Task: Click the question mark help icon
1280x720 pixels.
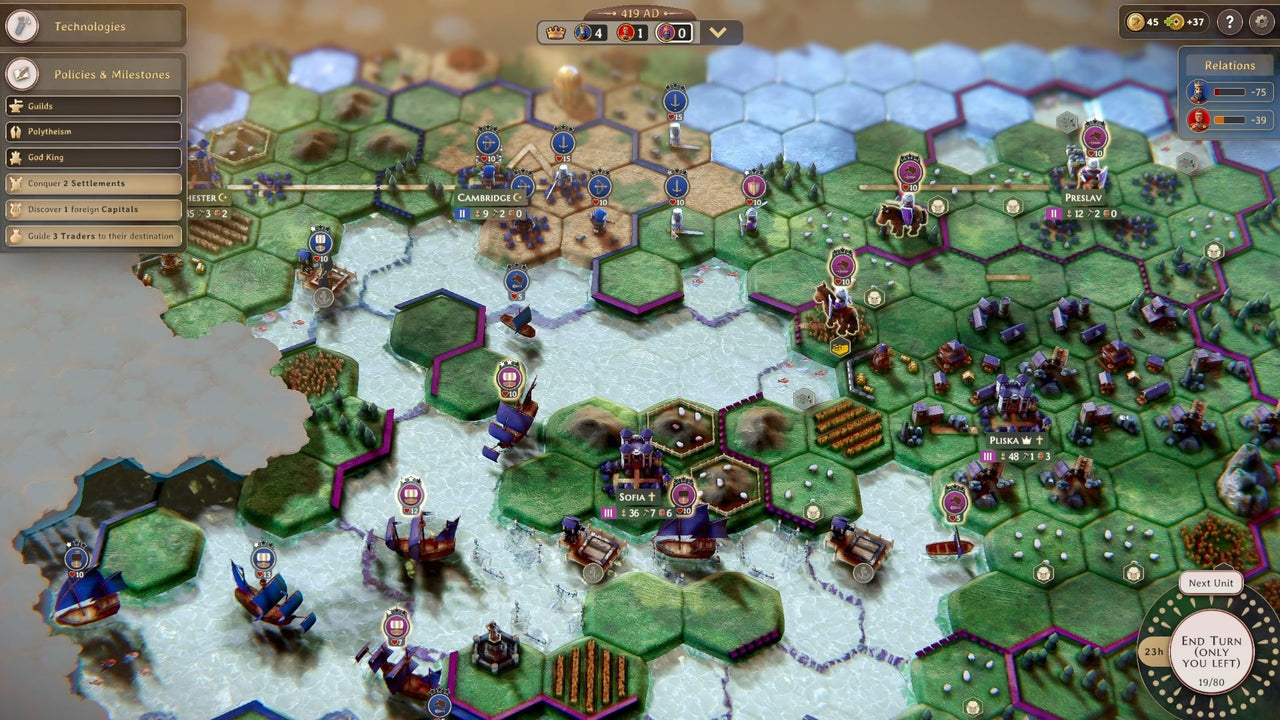Action: coord(1227,22)
